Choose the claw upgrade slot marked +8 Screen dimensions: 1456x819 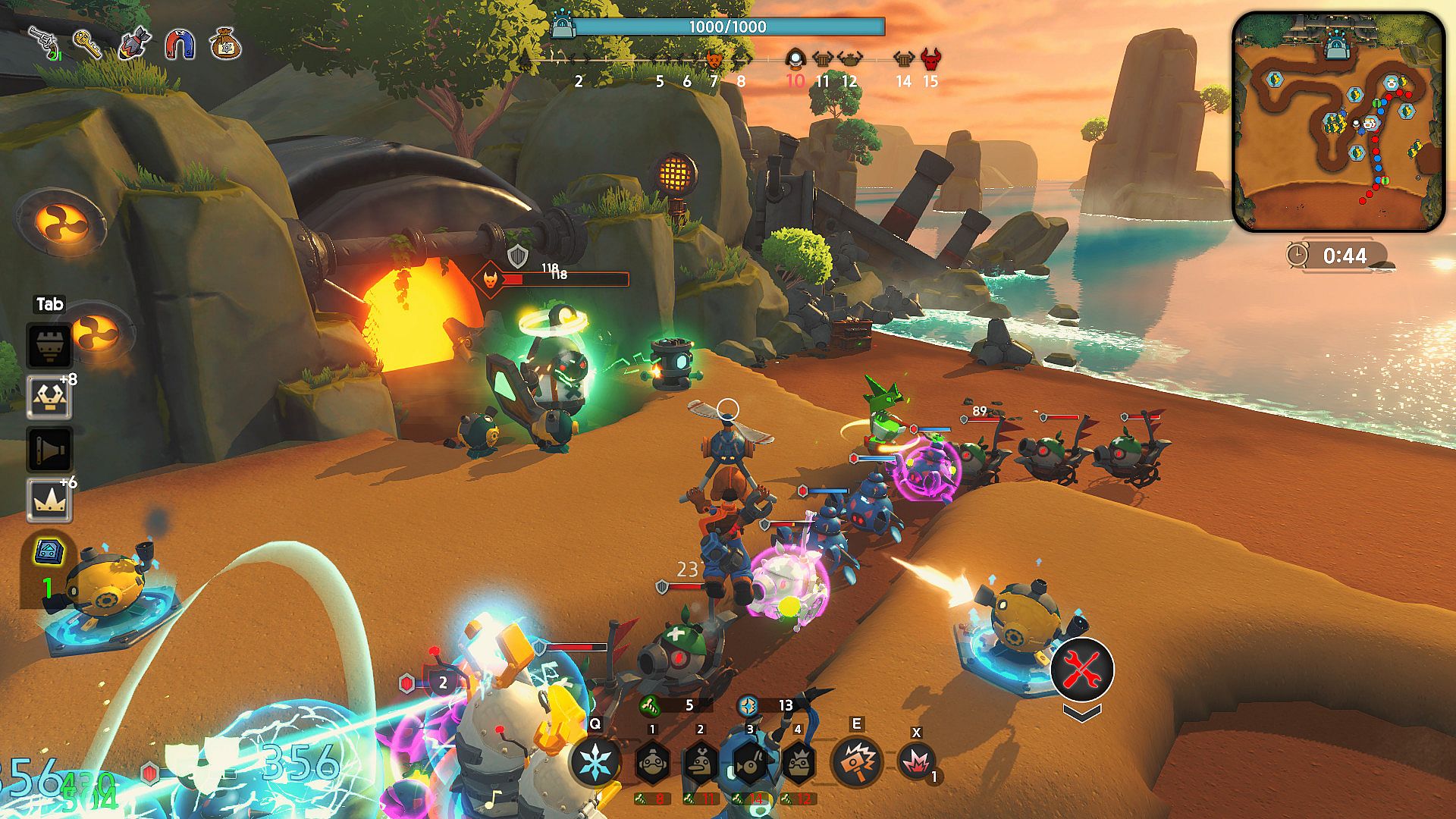(x=50, y=397)
